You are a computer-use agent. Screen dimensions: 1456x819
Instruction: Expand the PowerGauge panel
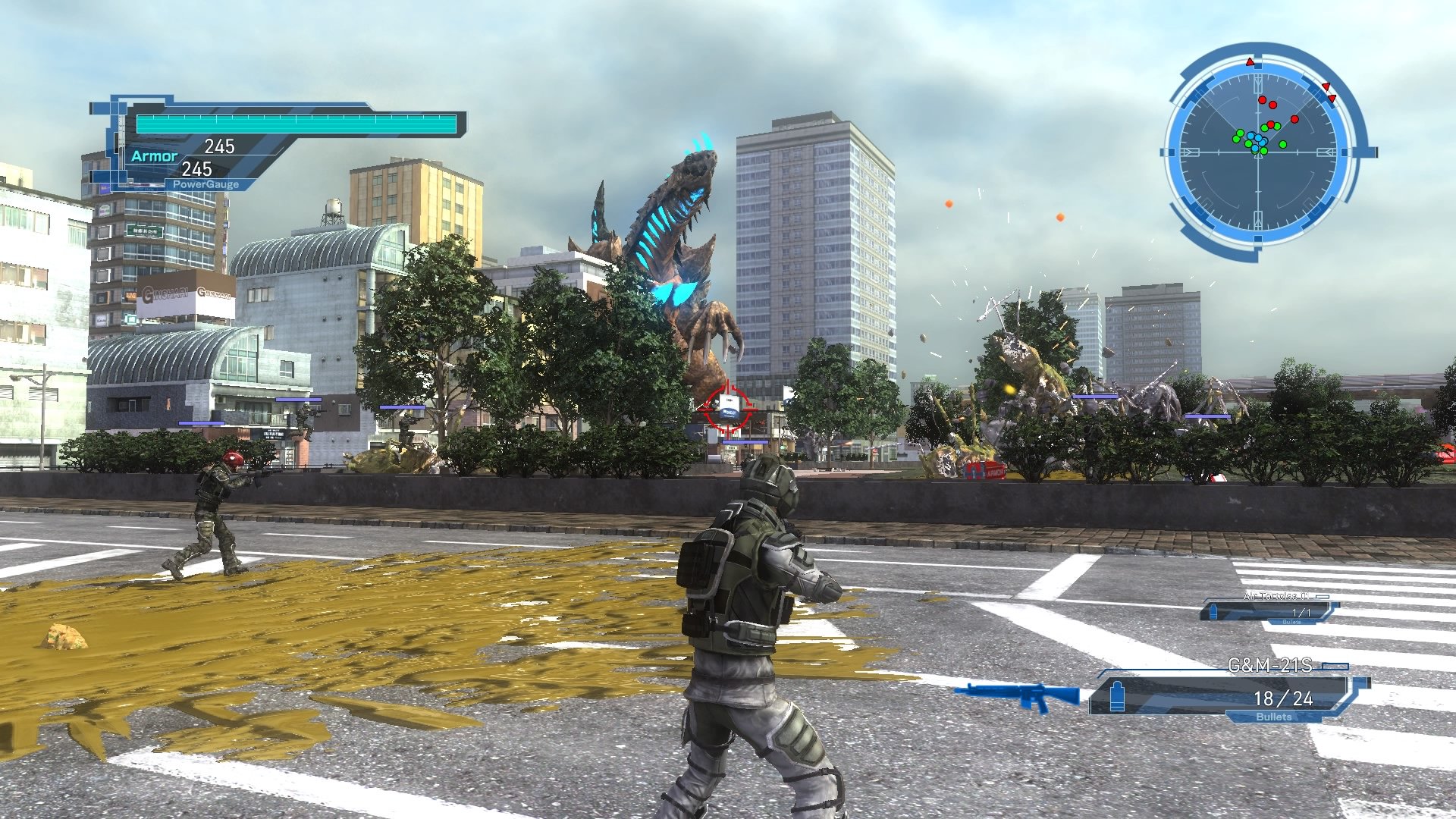205,183
